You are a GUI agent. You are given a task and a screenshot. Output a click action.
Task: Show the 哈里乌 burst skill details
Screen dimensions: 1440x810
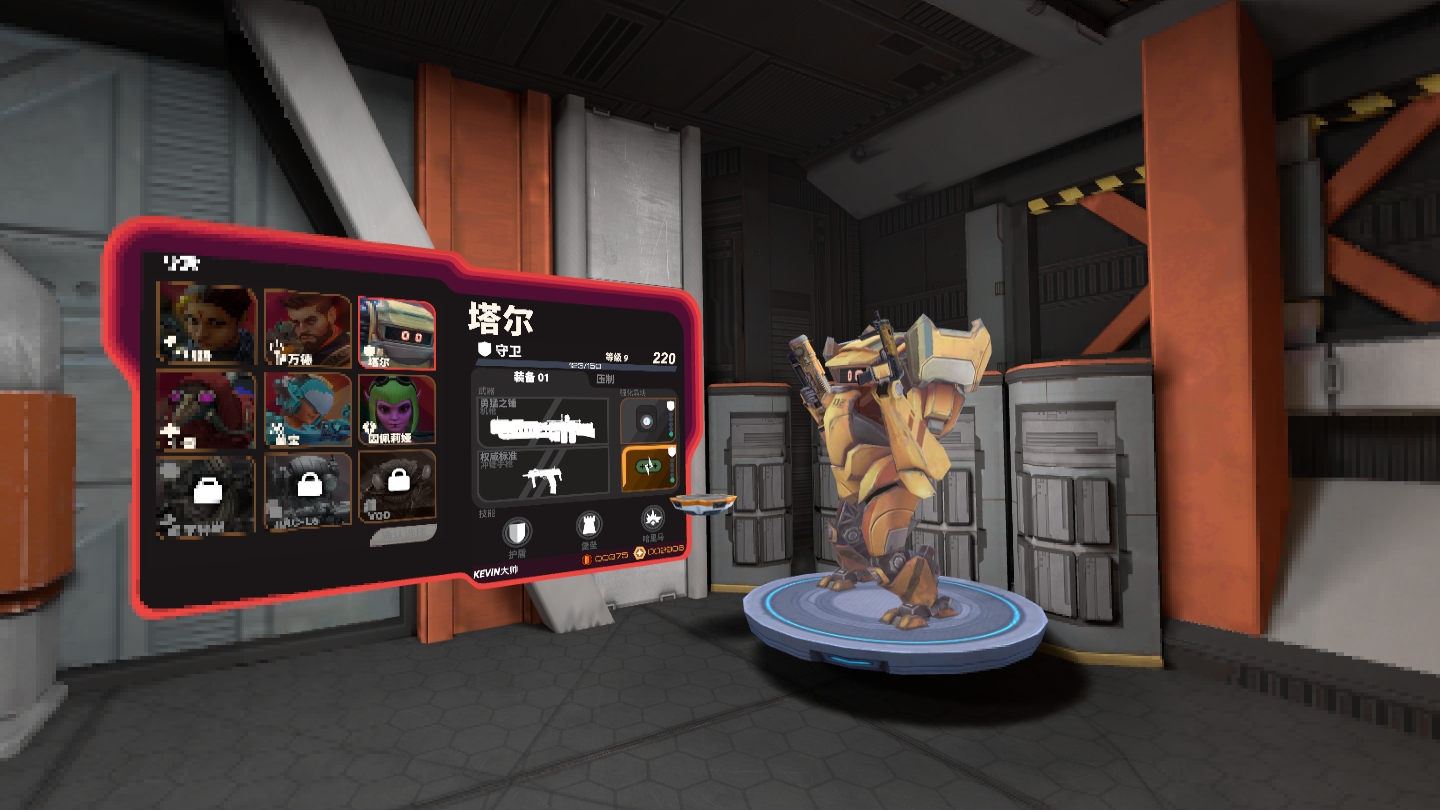(652, 519)
